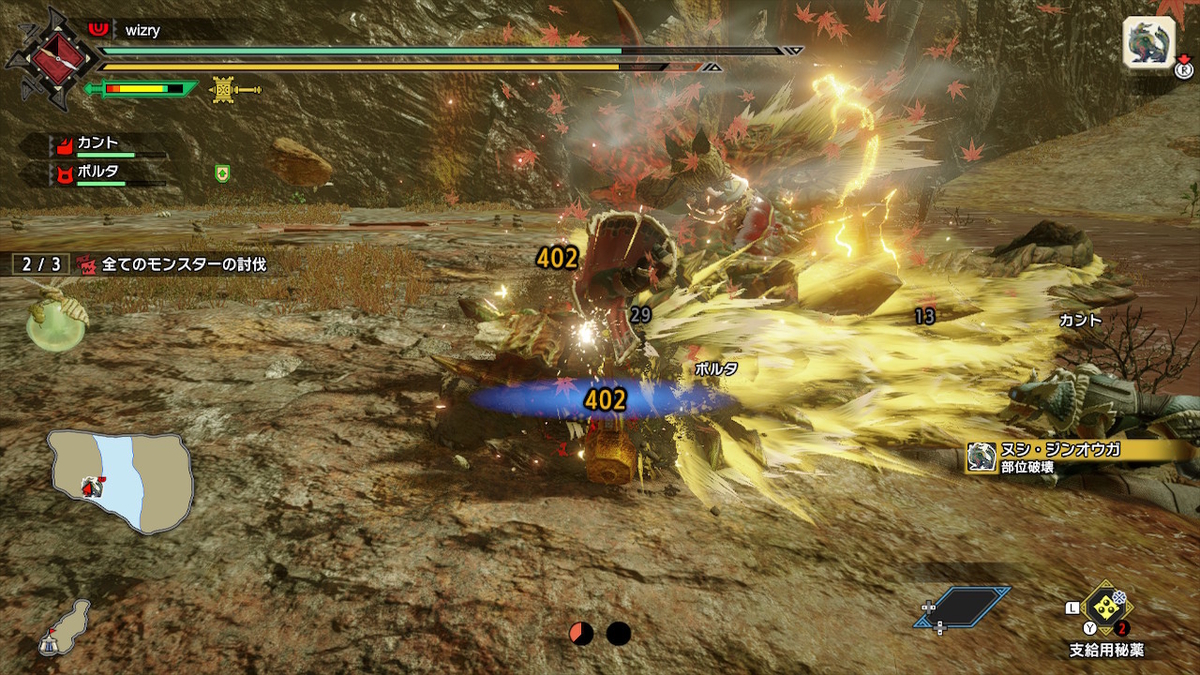Viewport: 1200px width, 675px height.
Task: Open the blue action bar panel
Action: 959,607
